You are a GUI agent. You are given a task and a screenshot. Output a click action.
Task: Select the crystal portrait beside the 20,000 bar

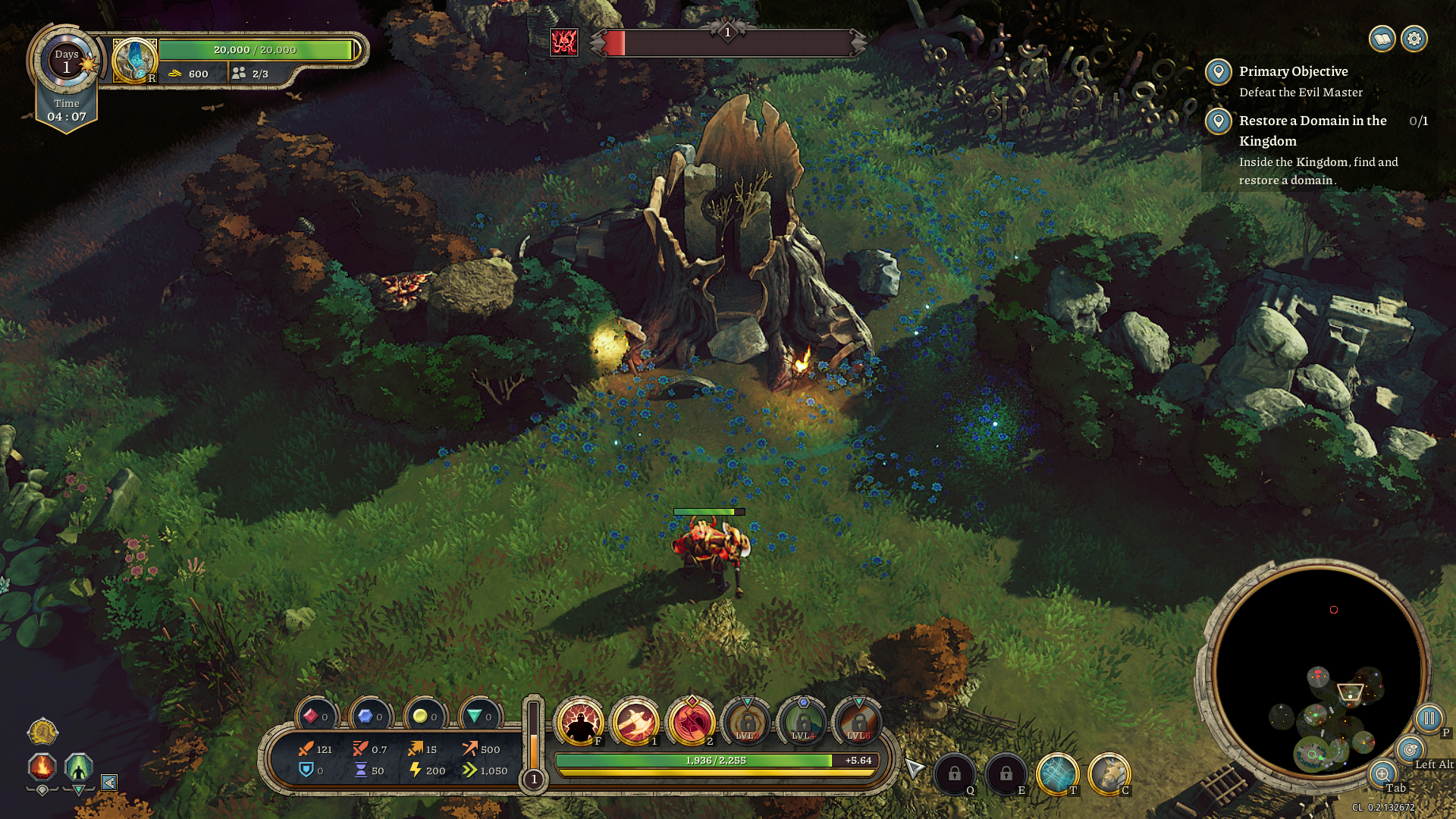[x=135, y=59]
